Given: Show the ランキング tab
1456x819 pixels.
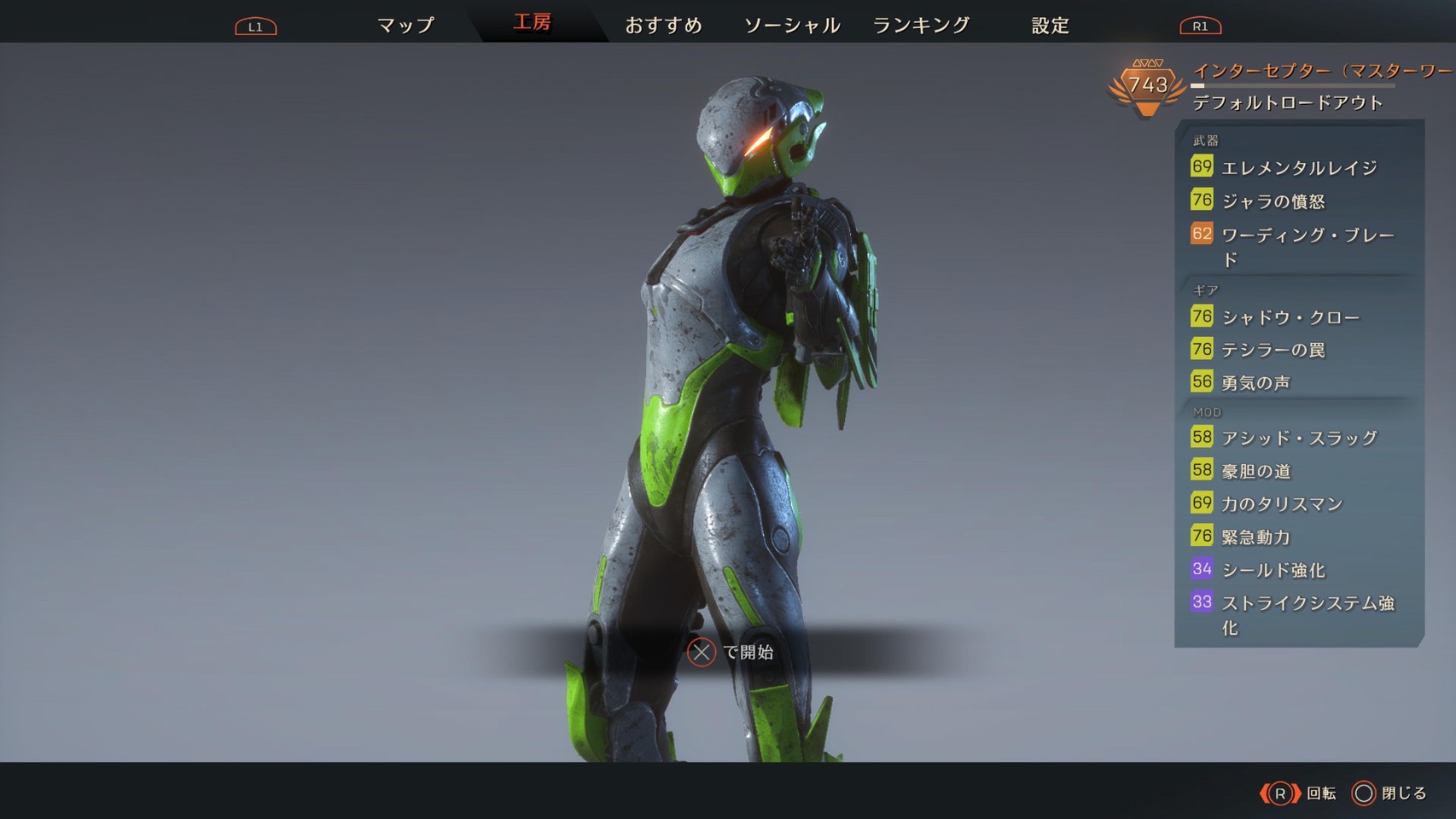Looking at the screenshot, I should (x=921, y=26).
